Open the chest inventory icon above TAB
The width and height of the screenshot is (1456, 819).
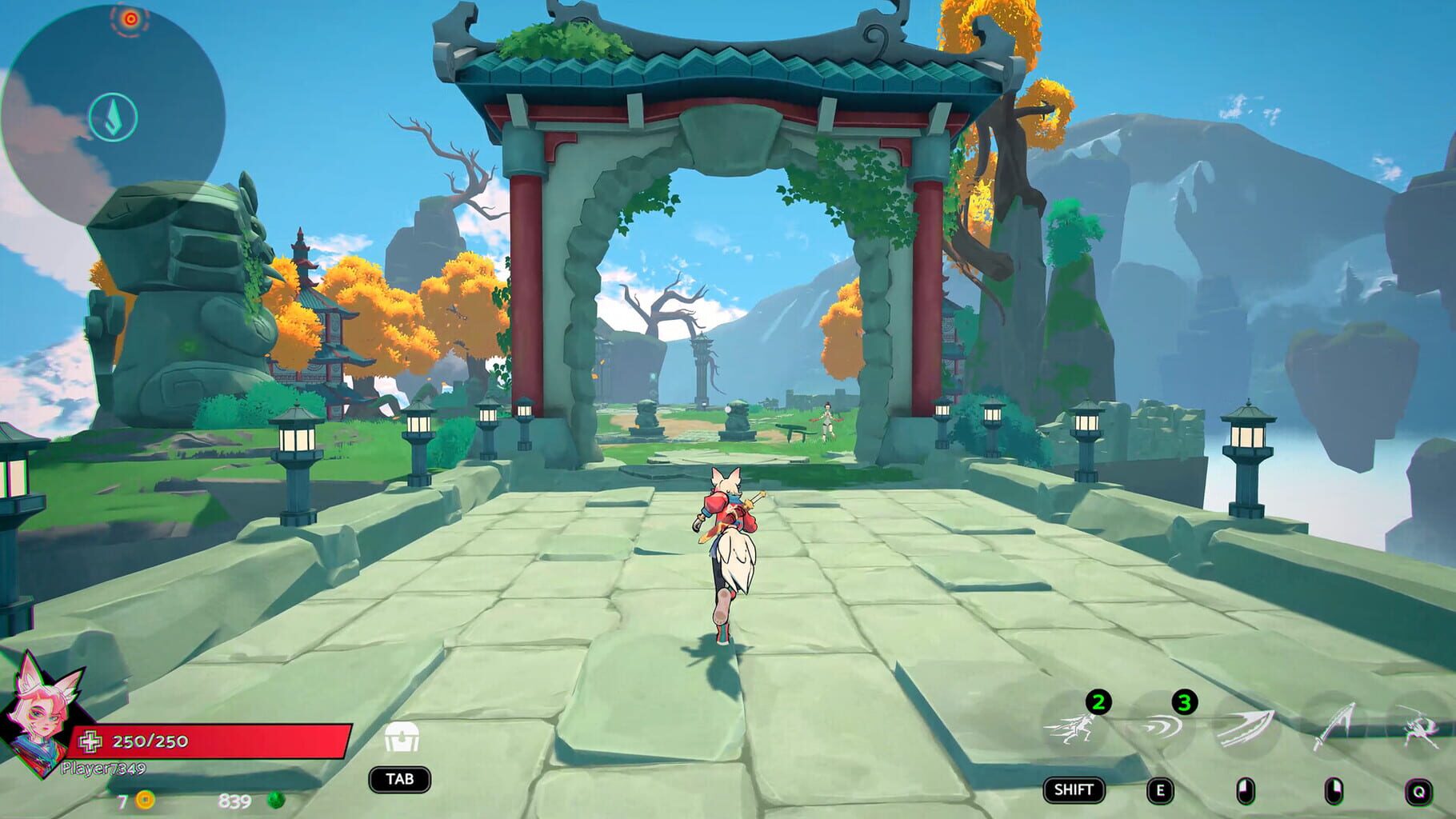point(402,737)
